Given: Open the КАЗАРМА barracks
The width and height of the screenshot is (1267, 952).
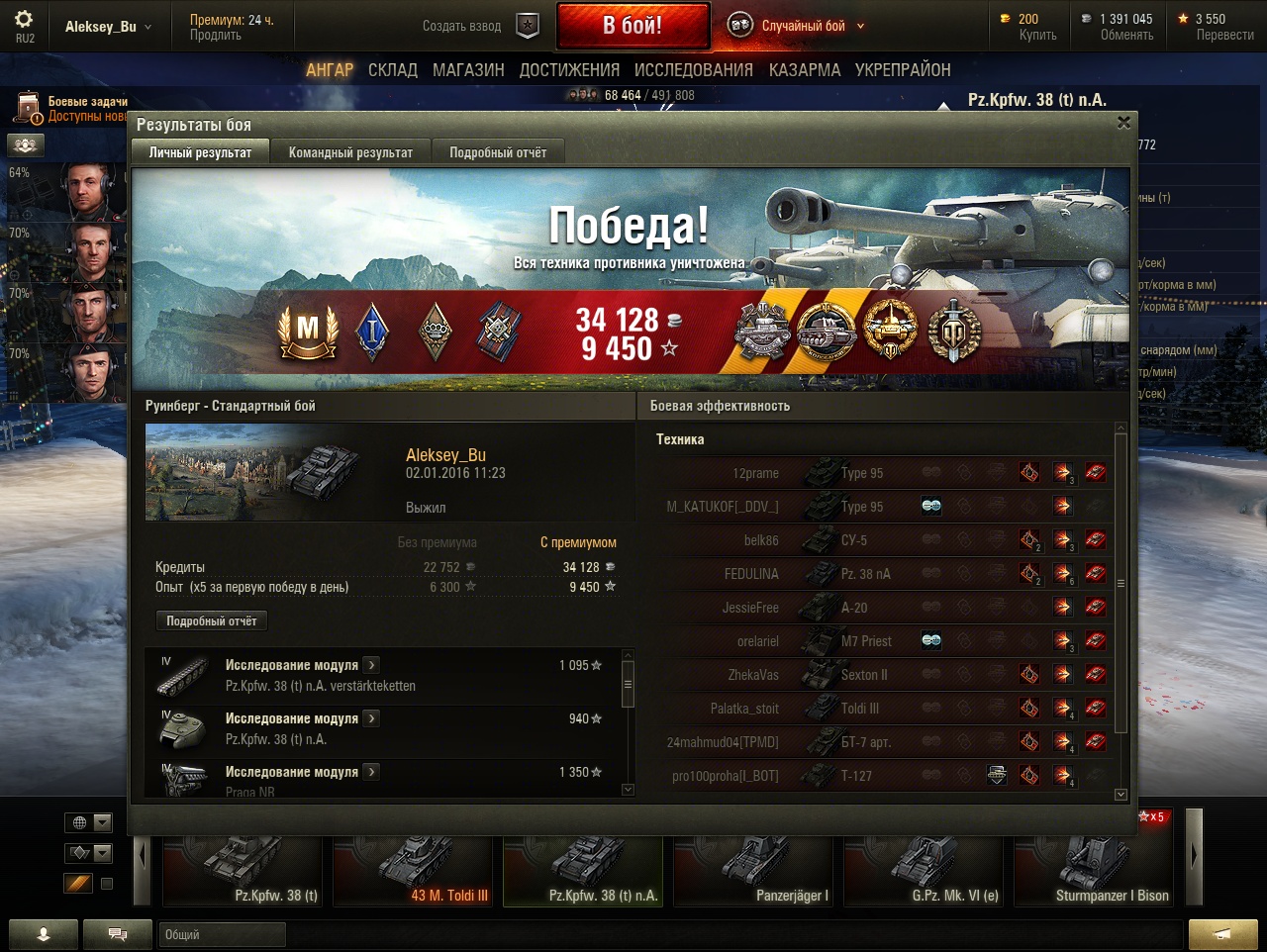Looking at the screenshot, I should tap(805, 70).
